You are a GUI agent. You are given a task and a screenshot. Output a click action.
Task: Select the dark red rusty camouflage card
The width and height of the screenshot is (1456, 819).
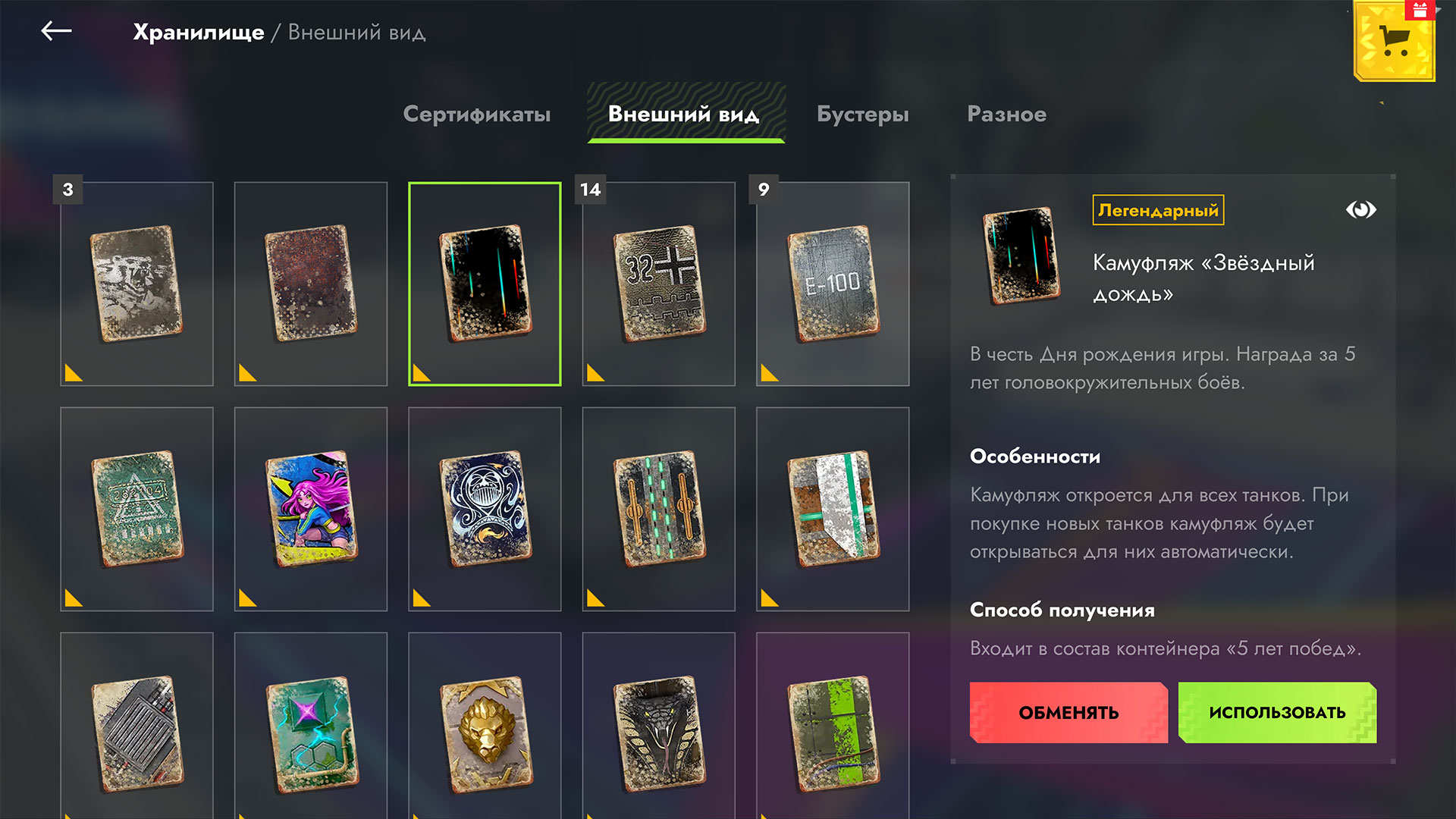coord(311,284)
